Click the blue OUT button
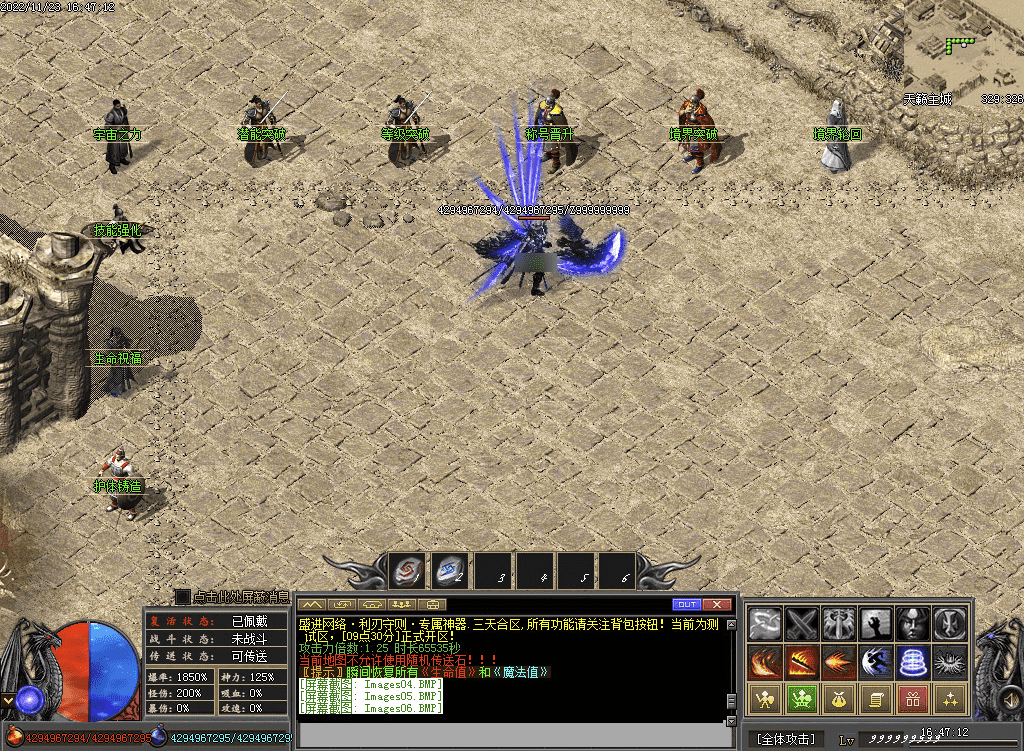1024x751 pixels. click(686, 604)
